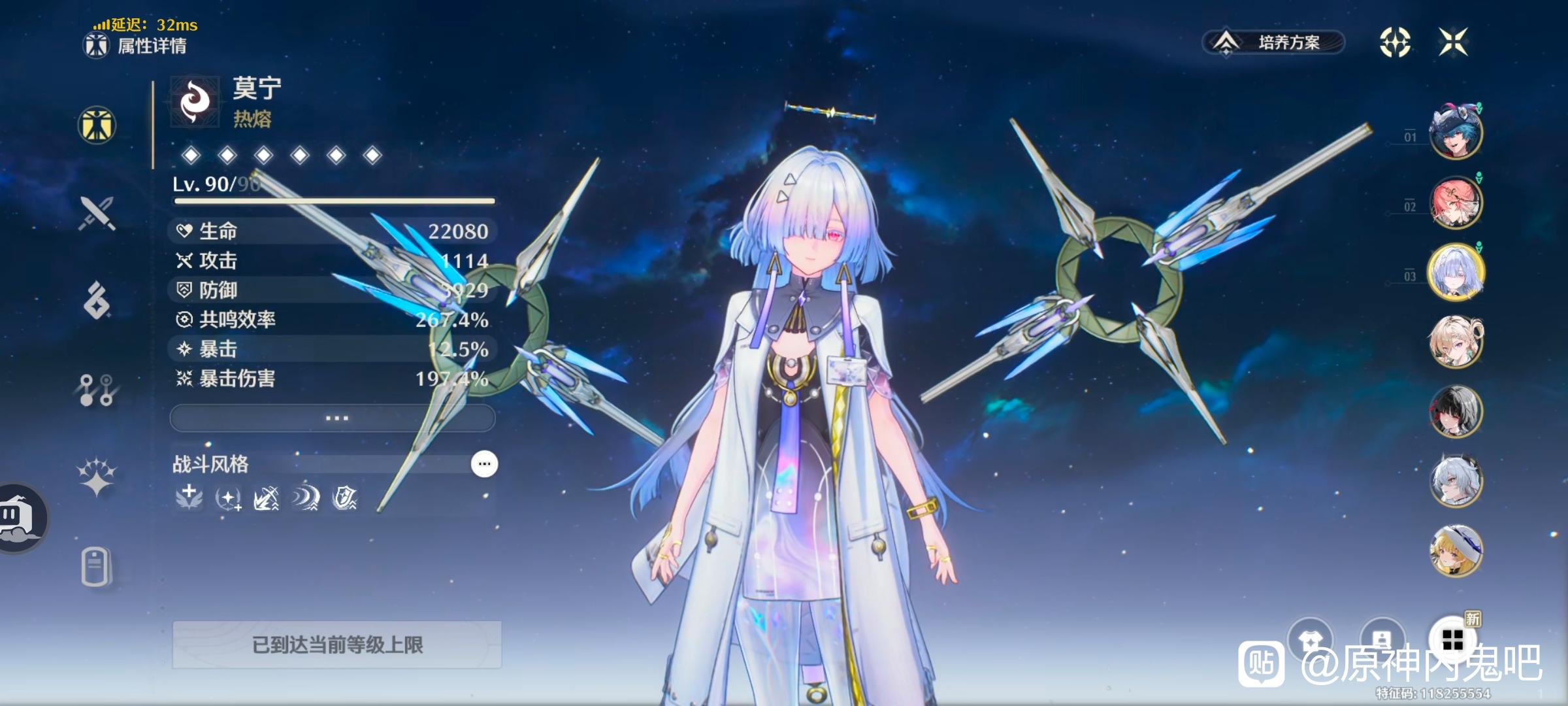Select the attributes tab with human figure icon
This screenshot has height=706, width=1568.
(x=97, y=125)
